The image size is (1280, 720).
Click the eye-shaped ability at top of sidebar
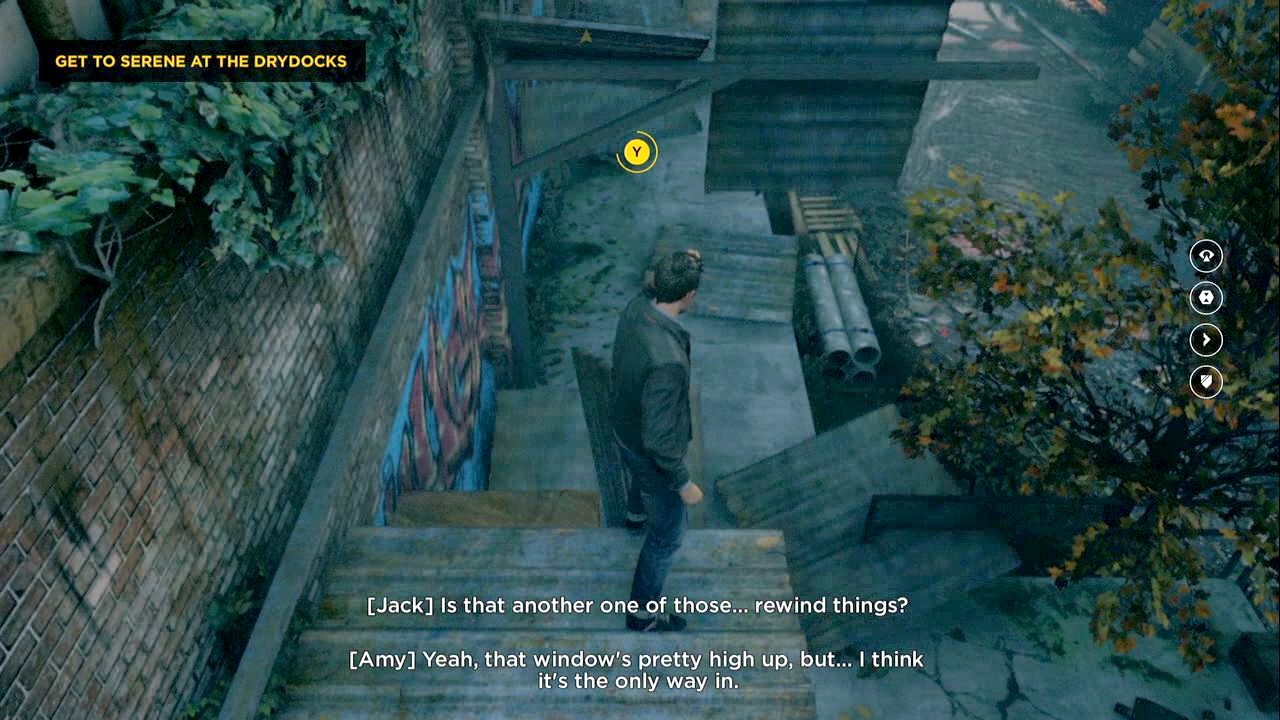pos(1205,257)
